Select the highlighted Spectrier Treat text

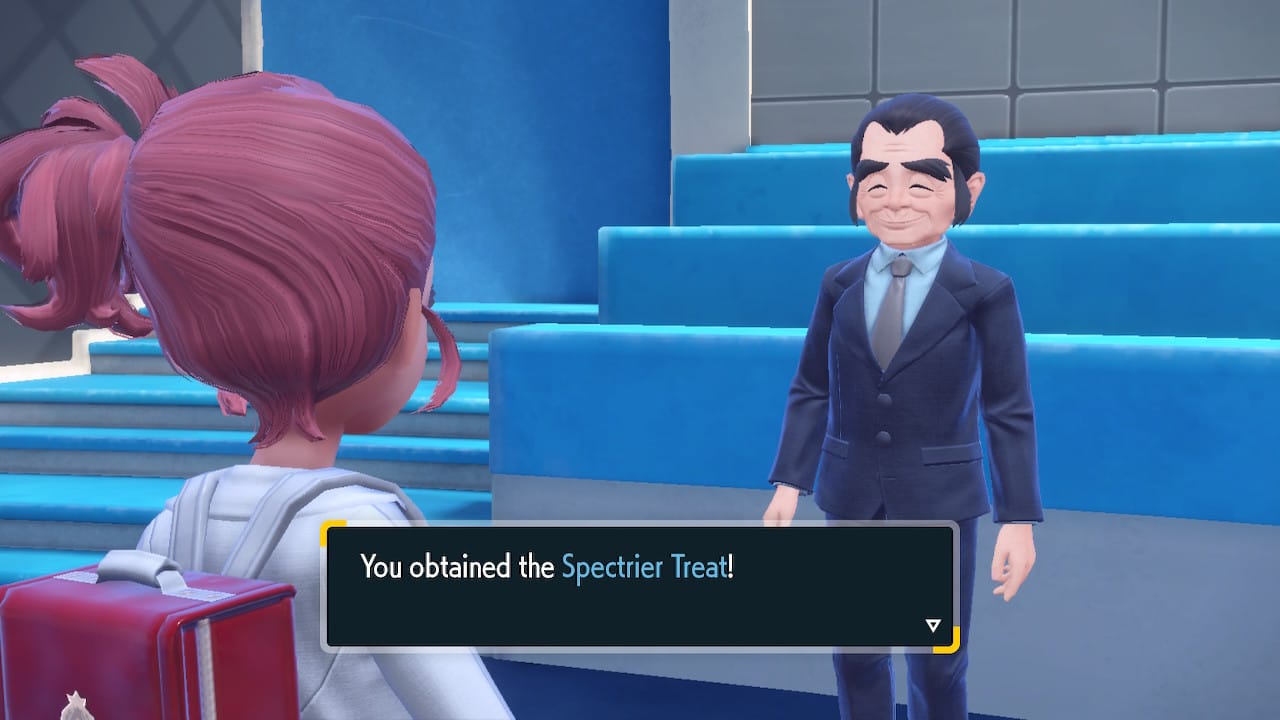click(x=643, y=566)
